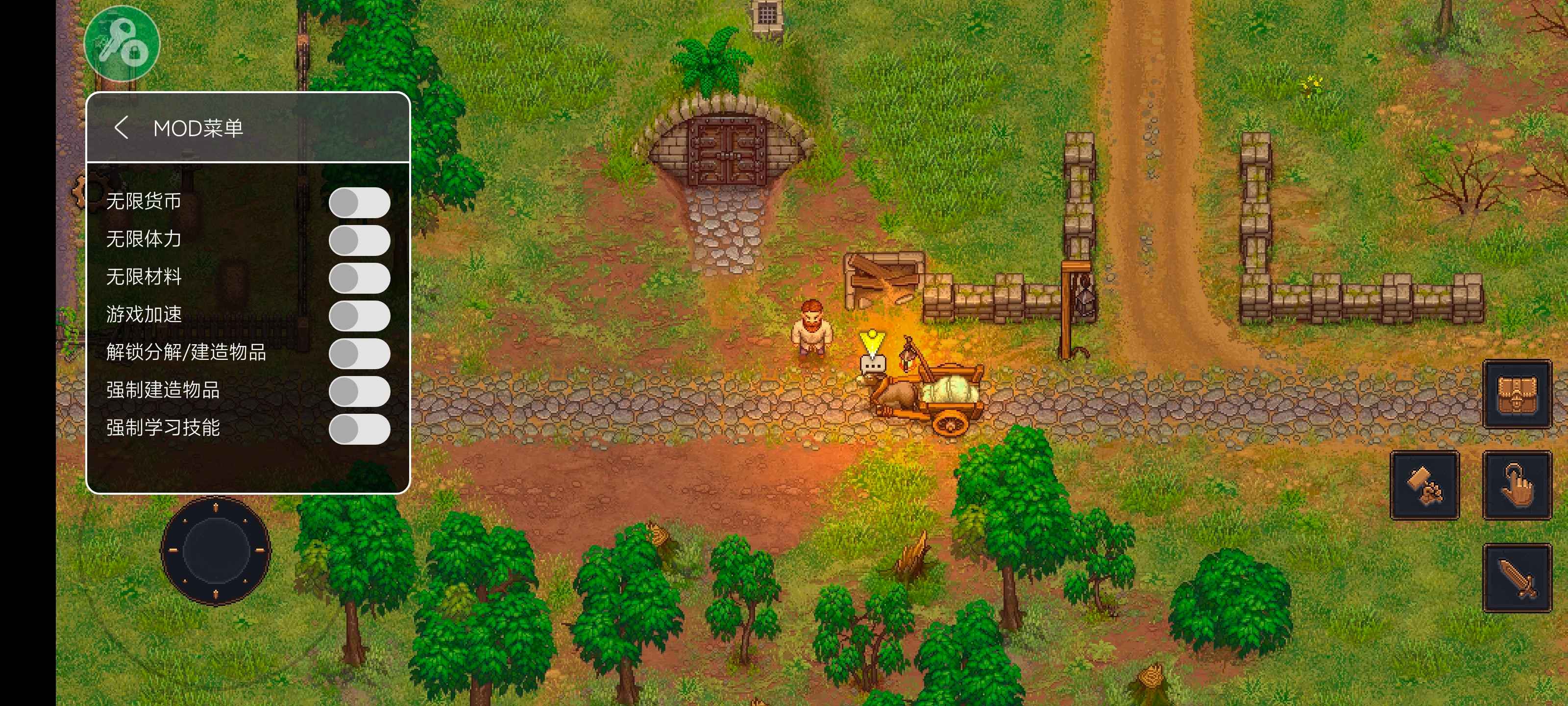1568x706 pixels.
Task: Tap the virtual joystick pad
Action: (x=216, y=550)
